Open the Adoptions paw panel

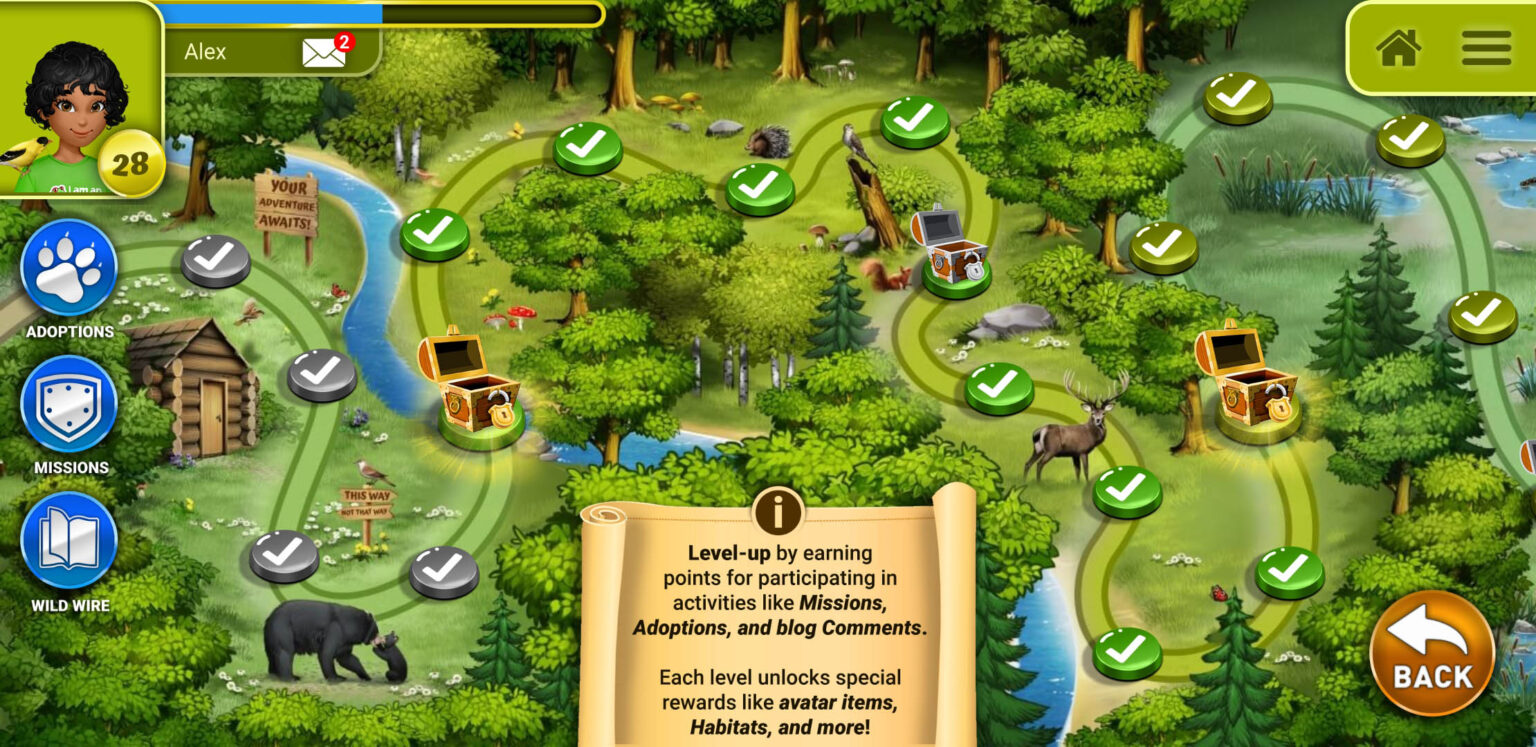point(66,271)
